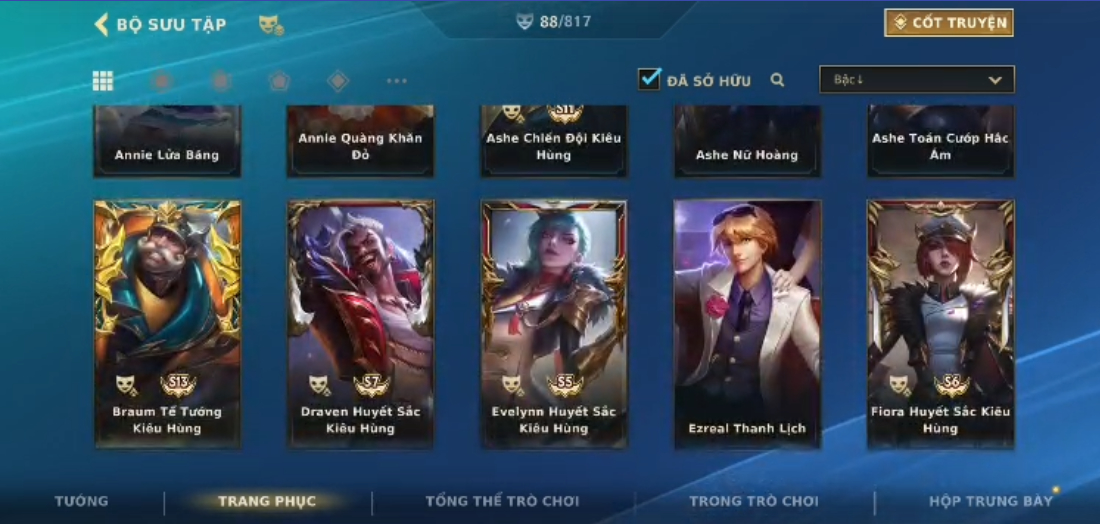
Task: Open the Fiora Huyết Sắc Kiêu Hùng skin
Action: click(x=940, y=322)
